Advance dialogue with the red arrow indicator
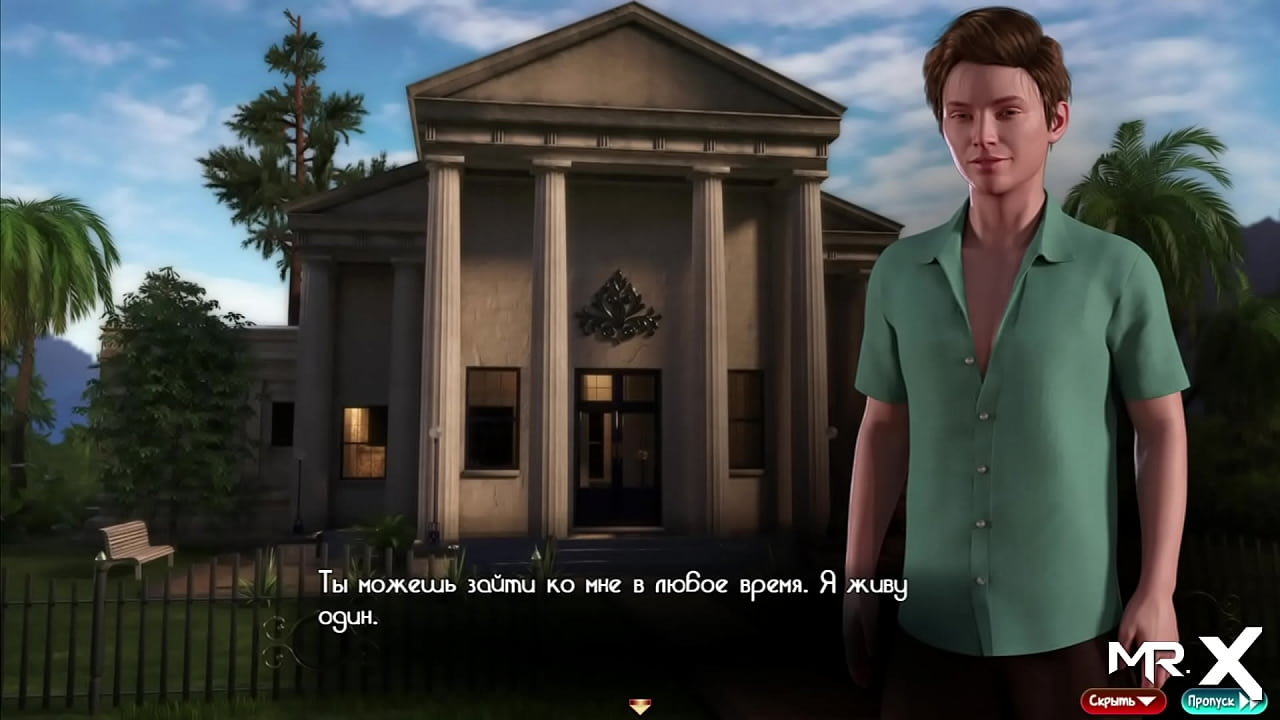Screen dimensions: 1280x720 click(x=639, y=707)
